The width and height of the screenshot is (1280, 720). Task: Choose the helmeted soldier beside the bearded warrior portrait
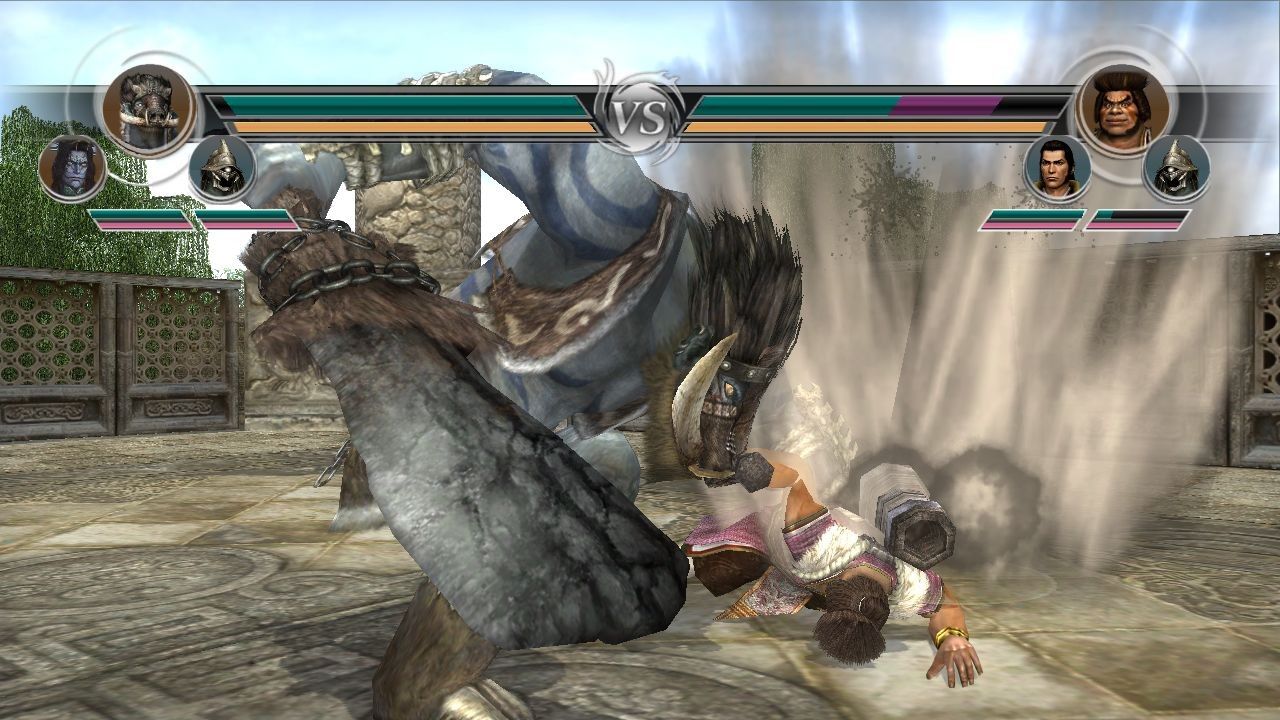[1176, 168]
